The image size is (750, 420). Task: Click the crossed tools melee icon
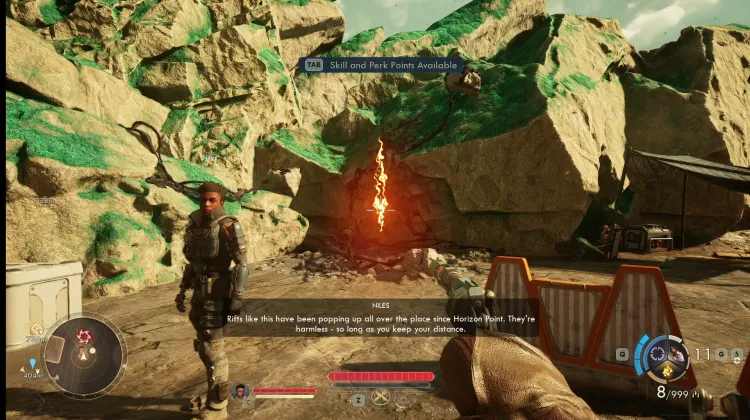(x=381, y=398)
